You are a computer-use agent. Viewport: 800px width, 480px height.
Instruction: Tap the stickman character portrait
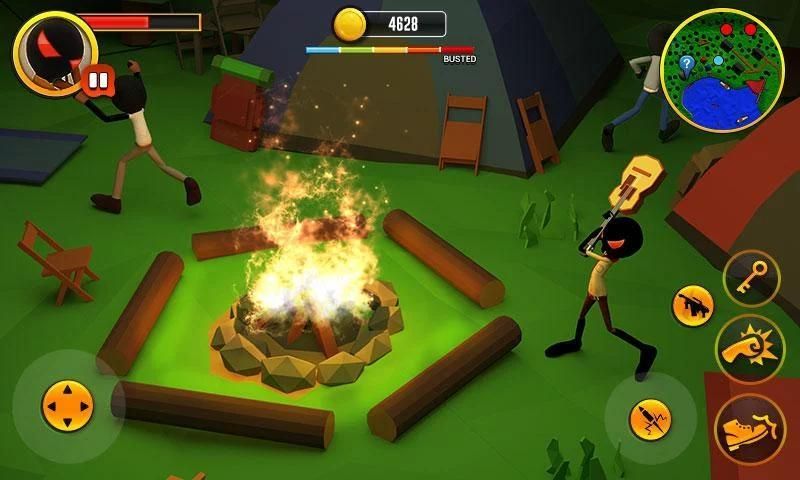[50, 50]
